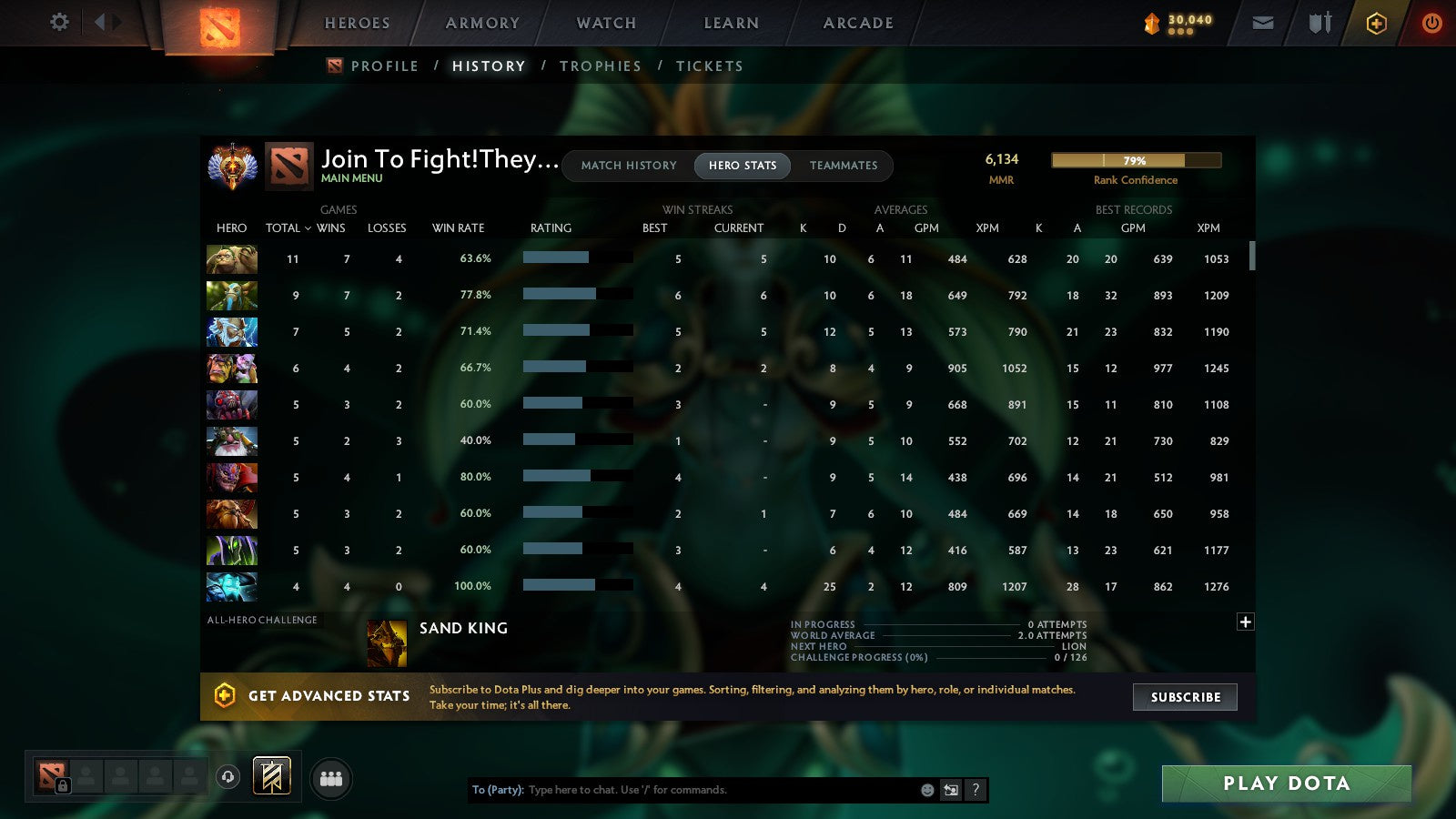
Task: Open the Teammates tab
Action: (x=844, y=166)
